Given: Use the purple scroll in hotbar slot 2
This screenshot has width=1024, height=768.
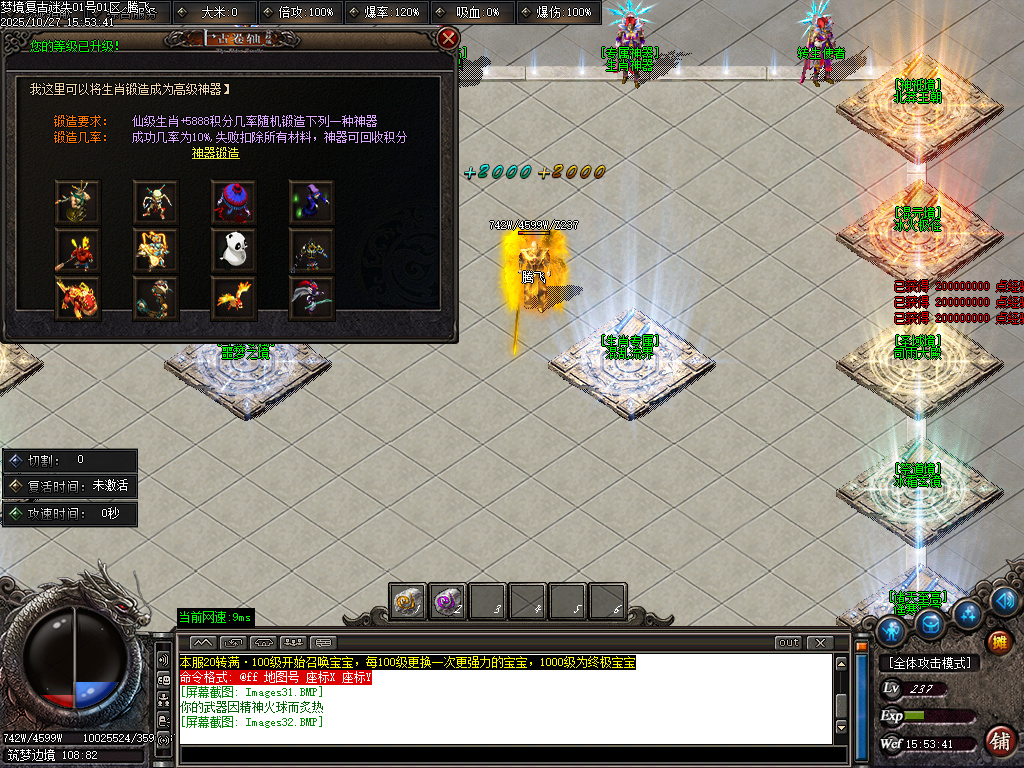Looking at the screenshot, I should 447,602.
